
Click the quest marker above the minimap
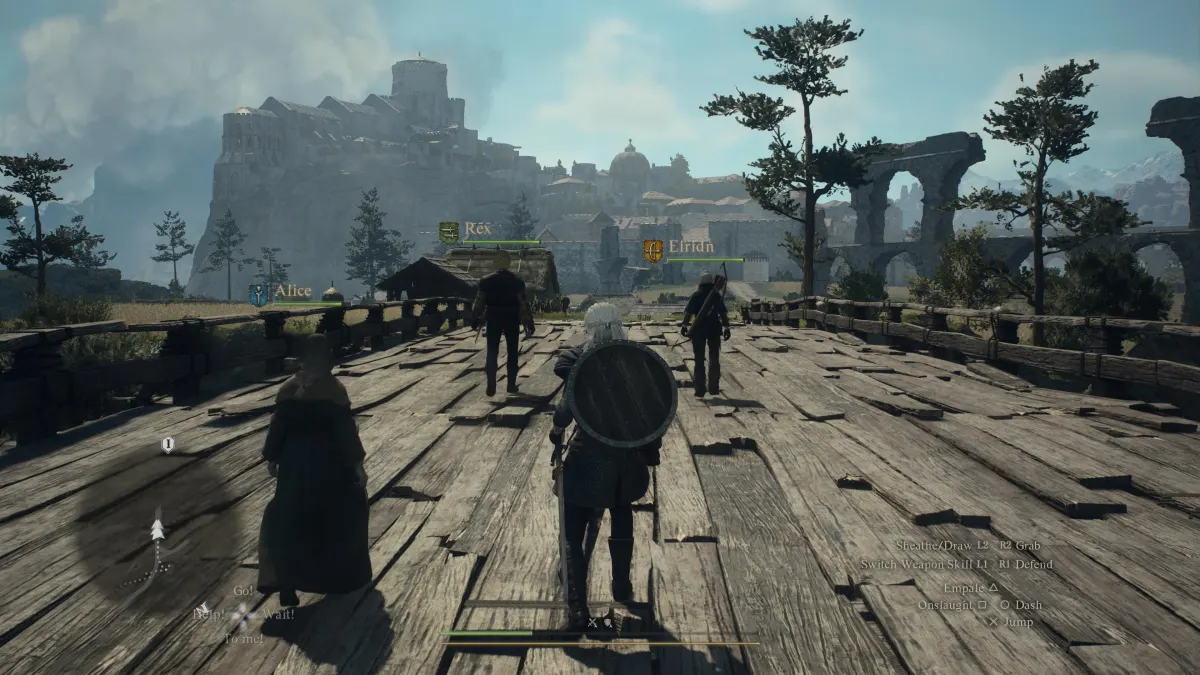coord(167,445)
